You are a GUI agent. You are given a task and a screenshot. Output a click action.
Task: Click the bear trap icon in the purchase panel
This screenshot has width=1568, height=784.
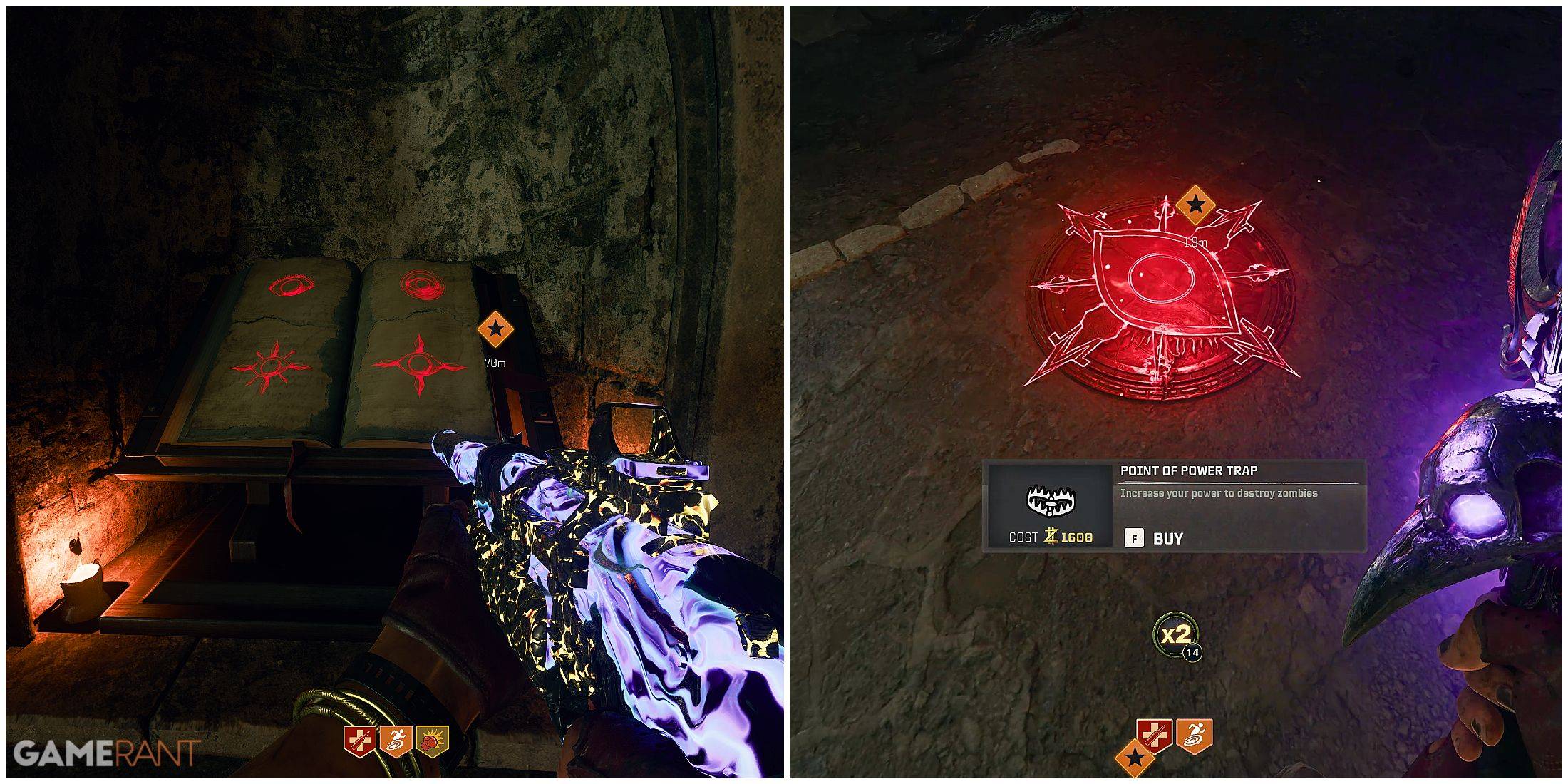[1050, 501]
